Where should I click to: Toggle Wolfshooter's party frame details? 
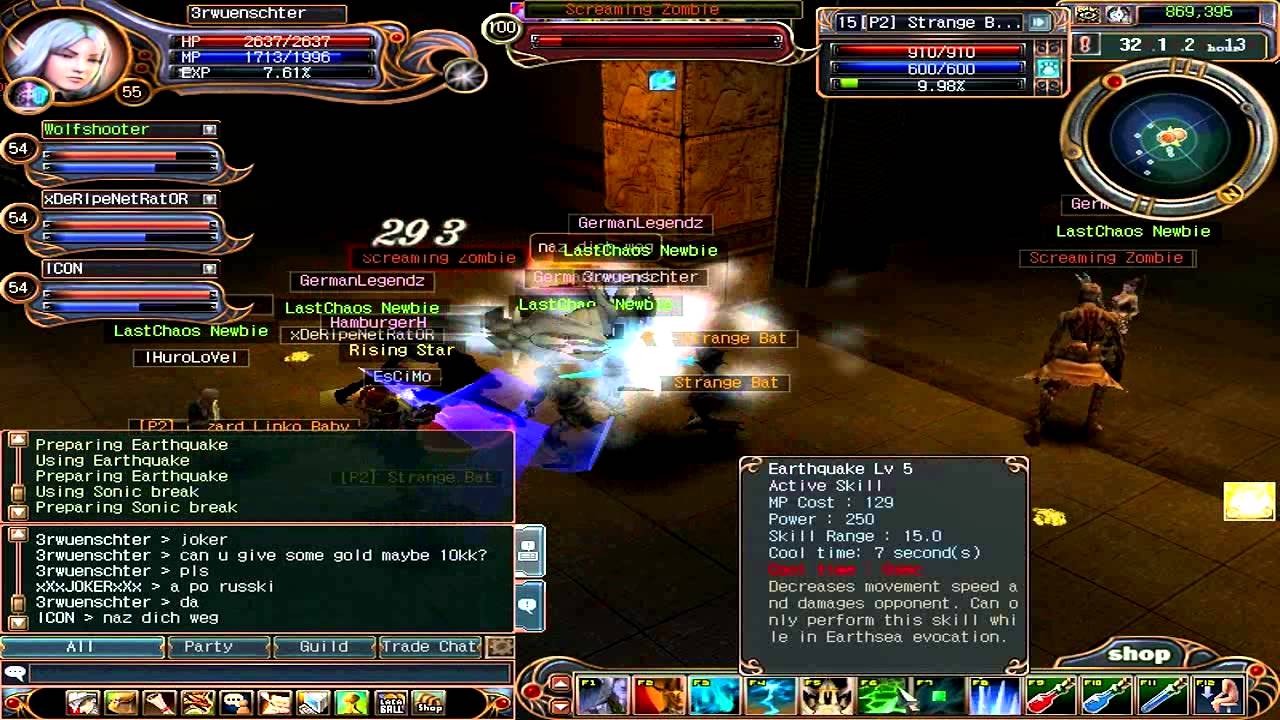(208, 129)
